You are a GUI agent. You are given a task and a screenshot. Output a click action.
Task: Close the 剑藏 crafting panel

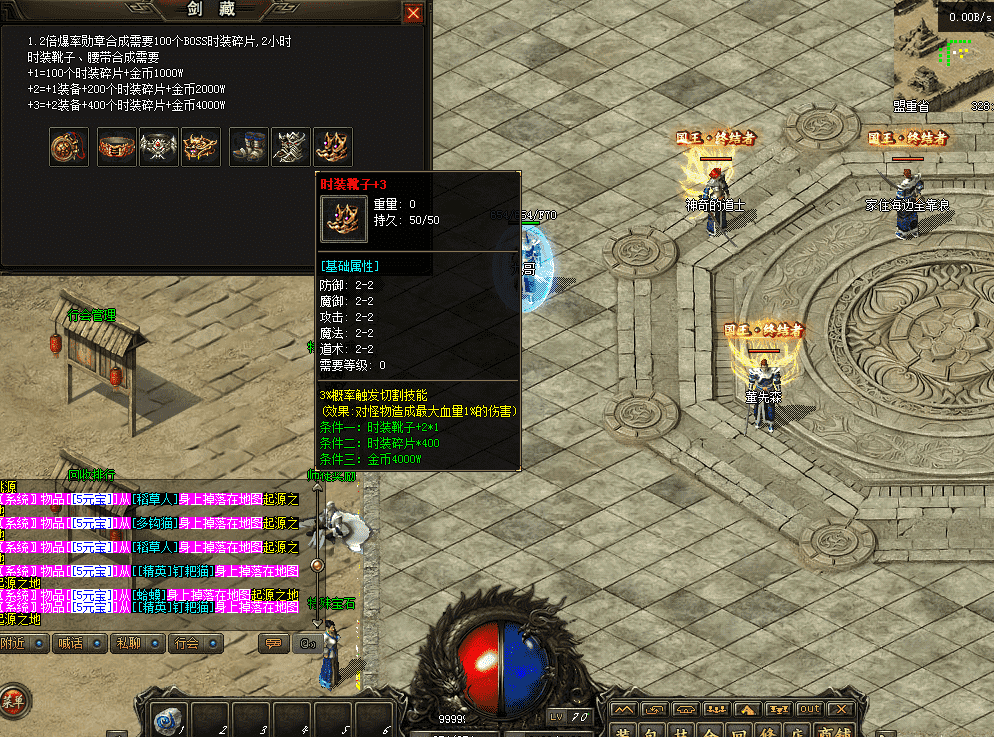pos(413,14)
